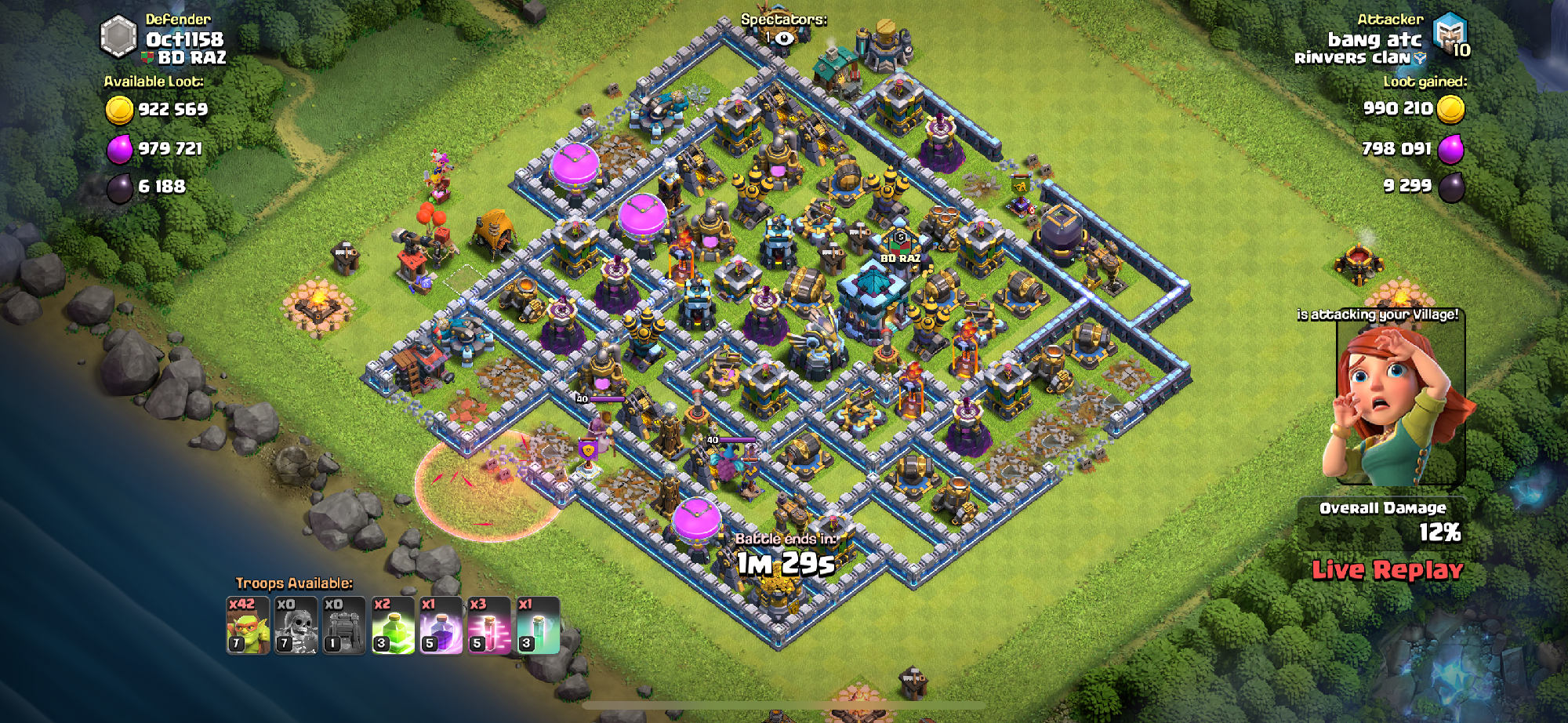1568x723 pixels.
Task: Select the Sneaky Goblin troop card
Action: [248, 626]
